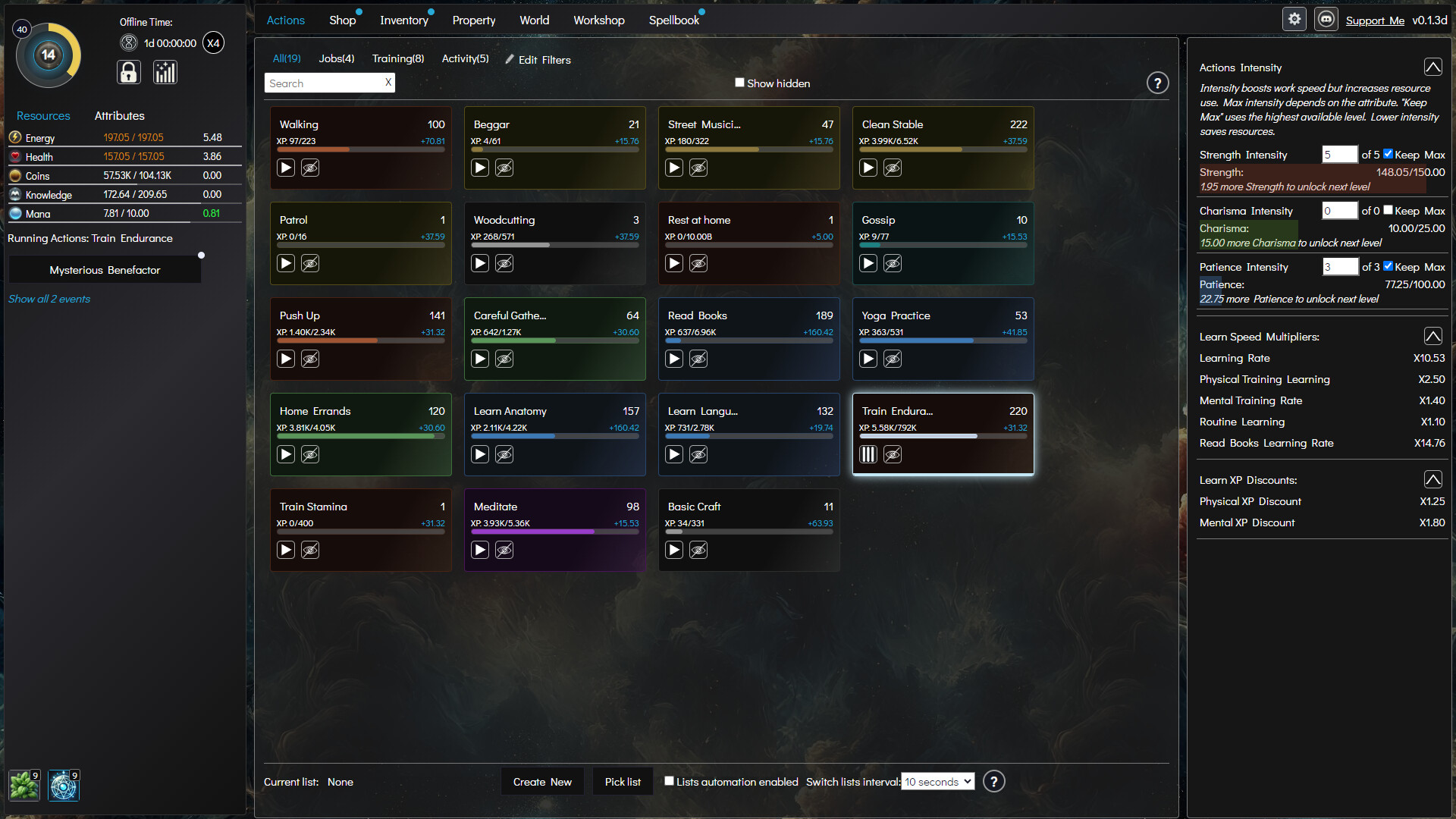Screen dimensions: 1456x819
Task: Open the Training actions filter tab
Action: point(397,58)
